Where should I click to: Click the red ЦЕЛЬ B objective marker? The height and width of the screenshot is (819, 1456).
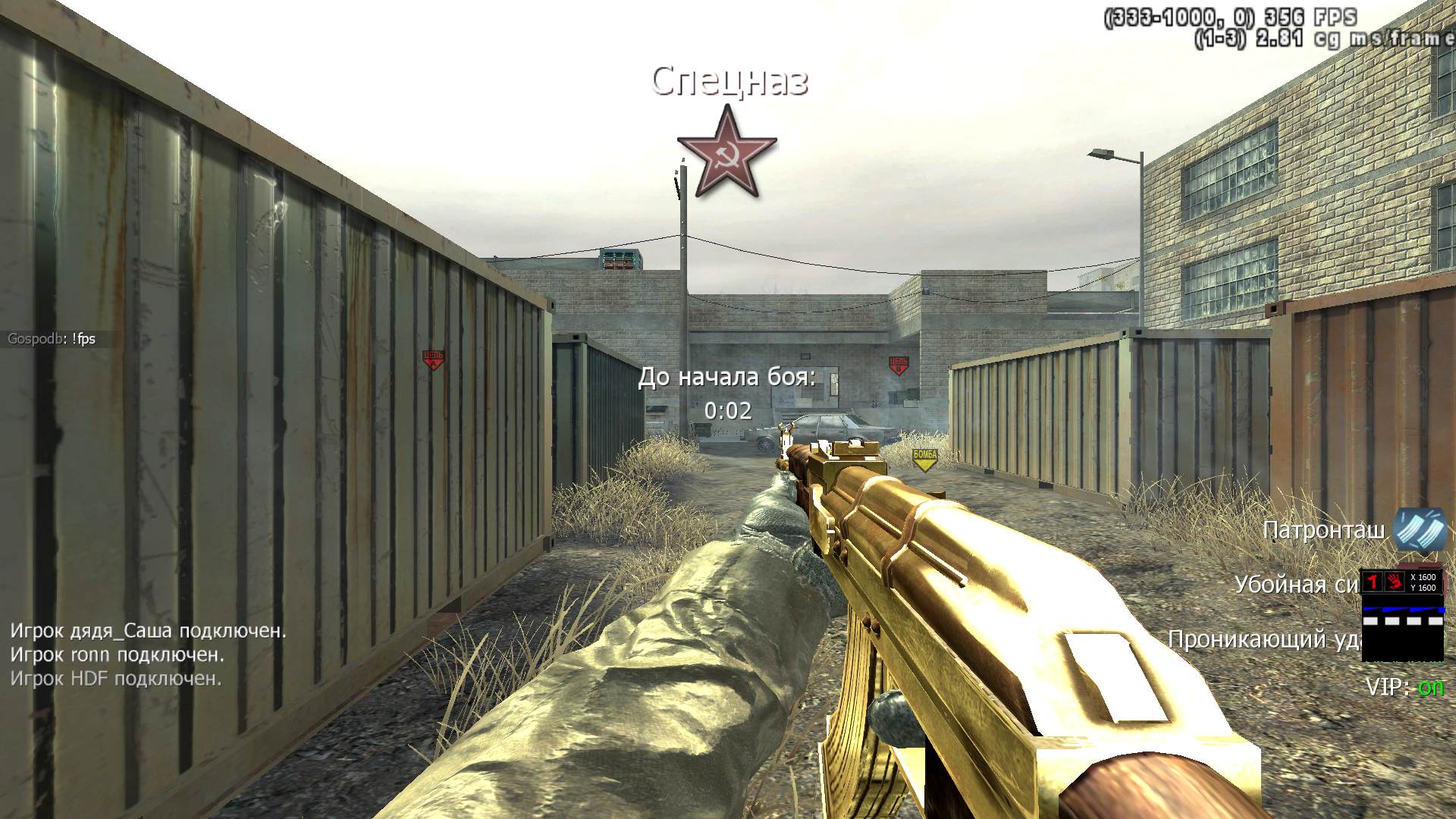point(899,366)
